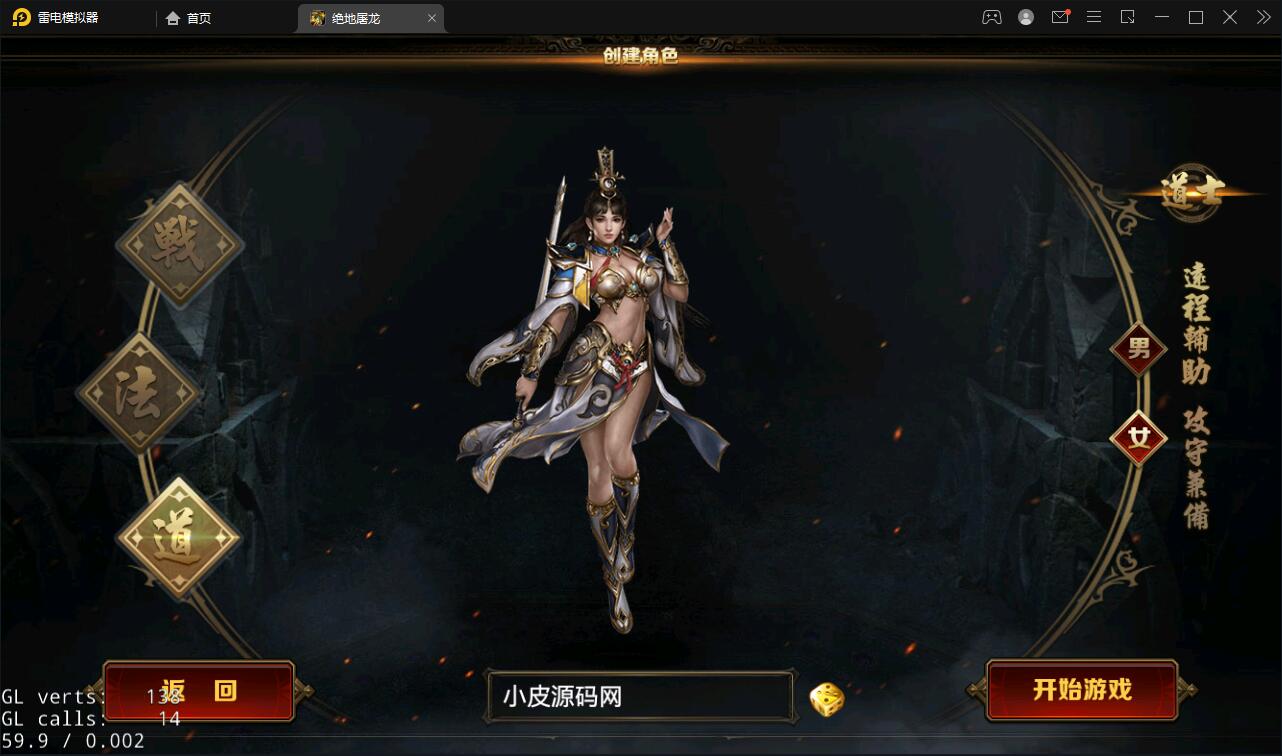
Task: Open the hamburger settings menu
Action: pos(1094,17)
